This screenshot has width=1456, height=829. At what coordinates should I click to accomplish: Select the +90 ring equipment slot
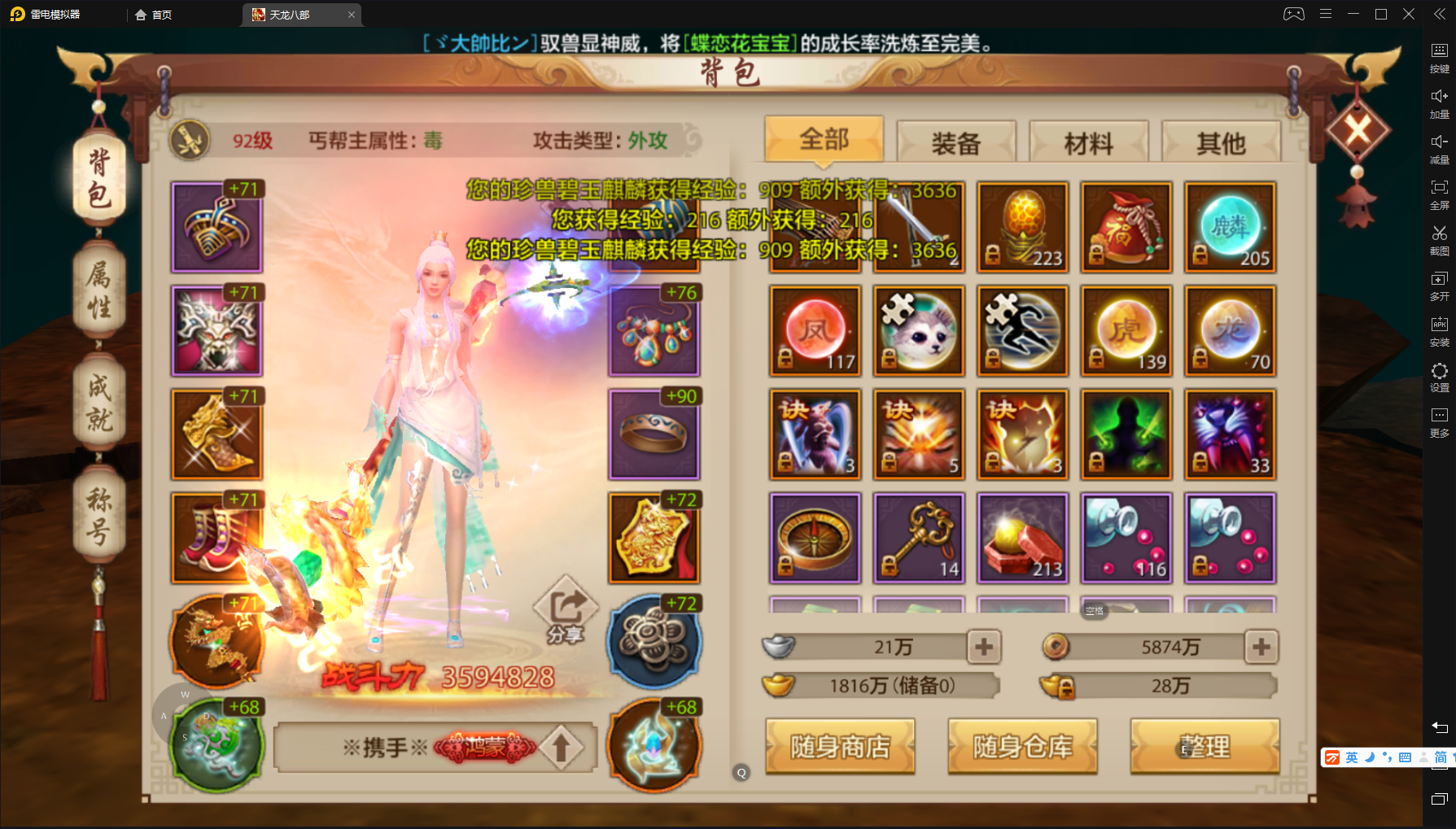654,434
